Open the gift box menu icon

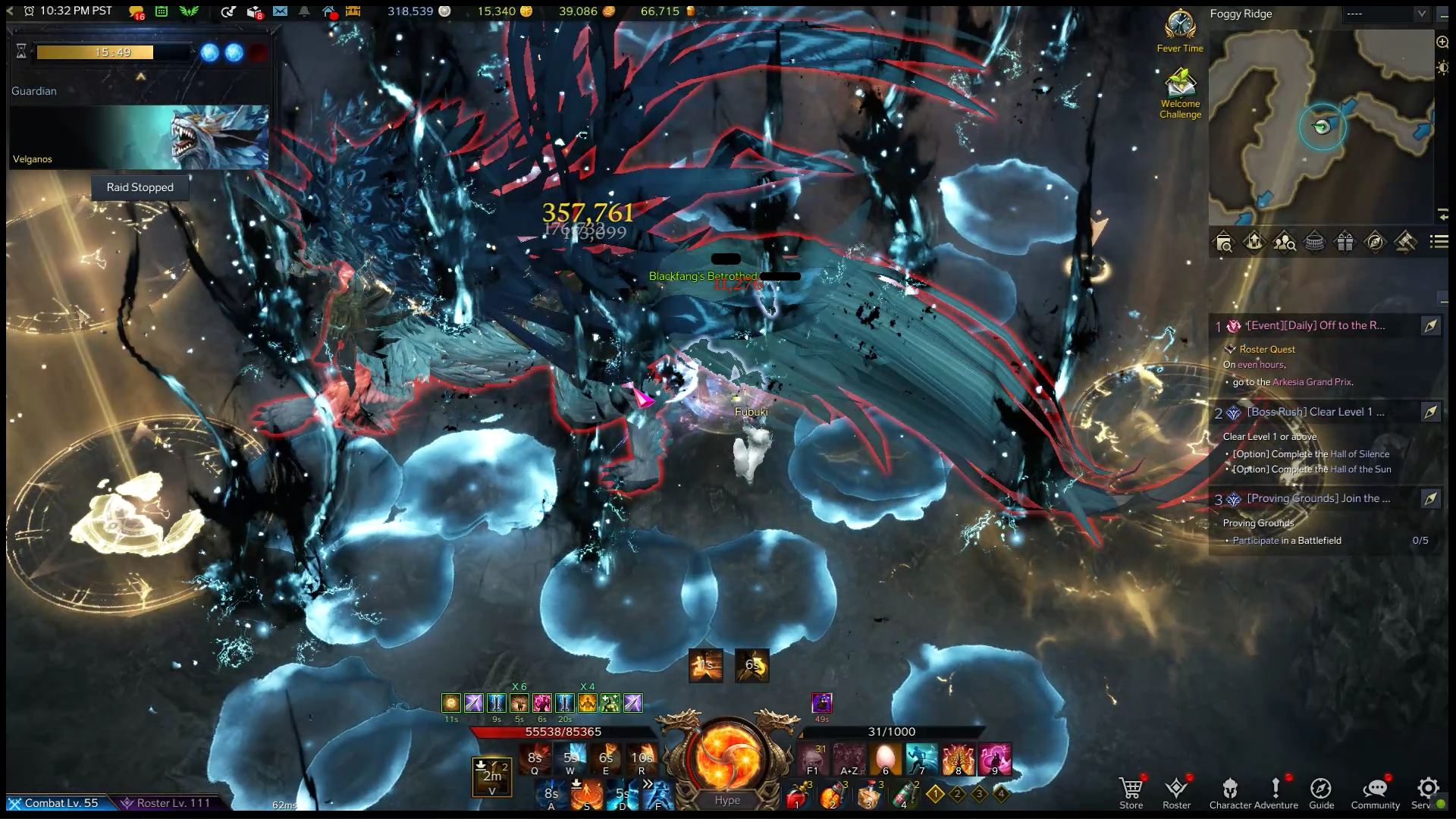pyautogui.click(x=1345, y=242)
